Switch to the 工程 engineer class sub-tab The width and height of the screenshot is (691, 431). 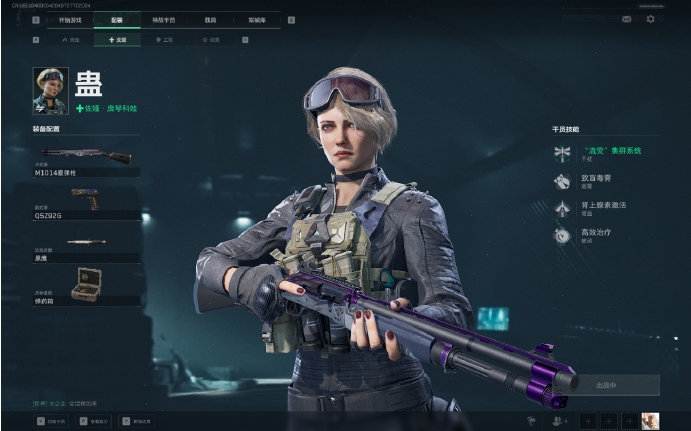coord(164,40)
